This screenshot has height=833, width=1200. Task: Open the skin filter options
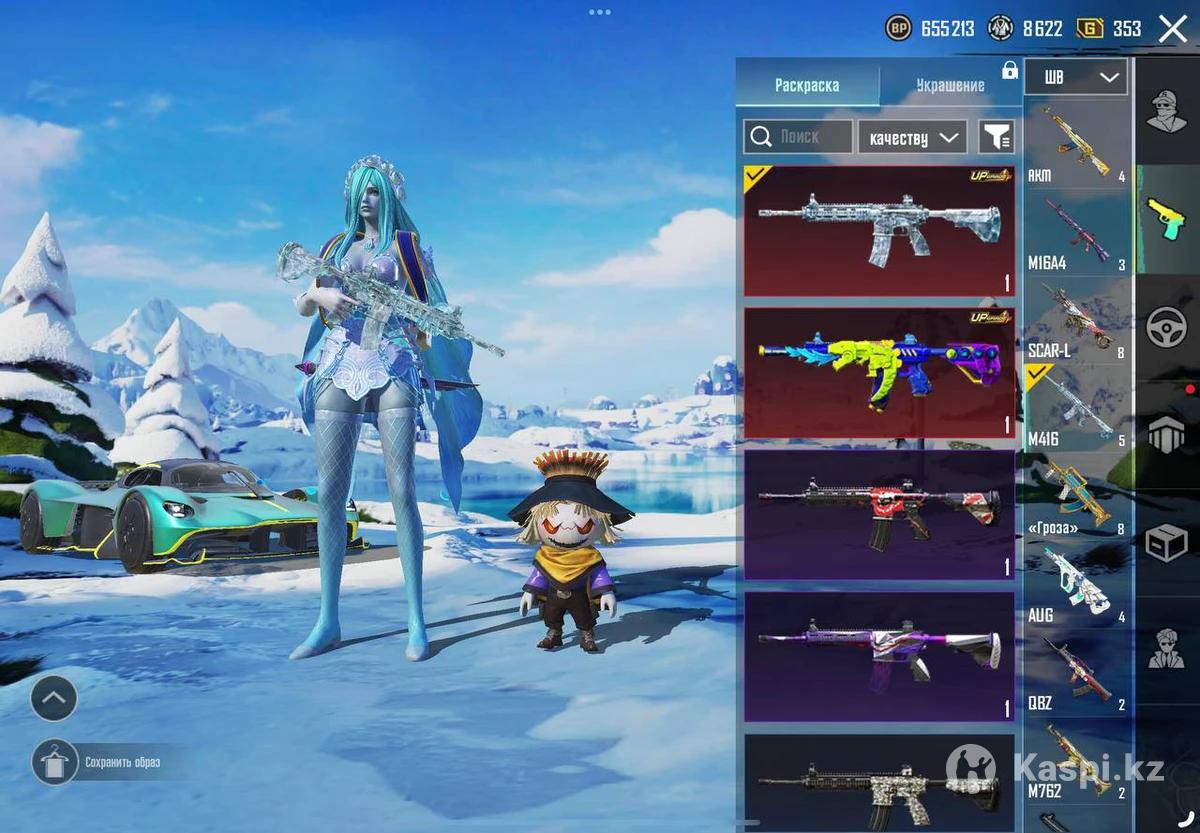(x=996, y=137)
